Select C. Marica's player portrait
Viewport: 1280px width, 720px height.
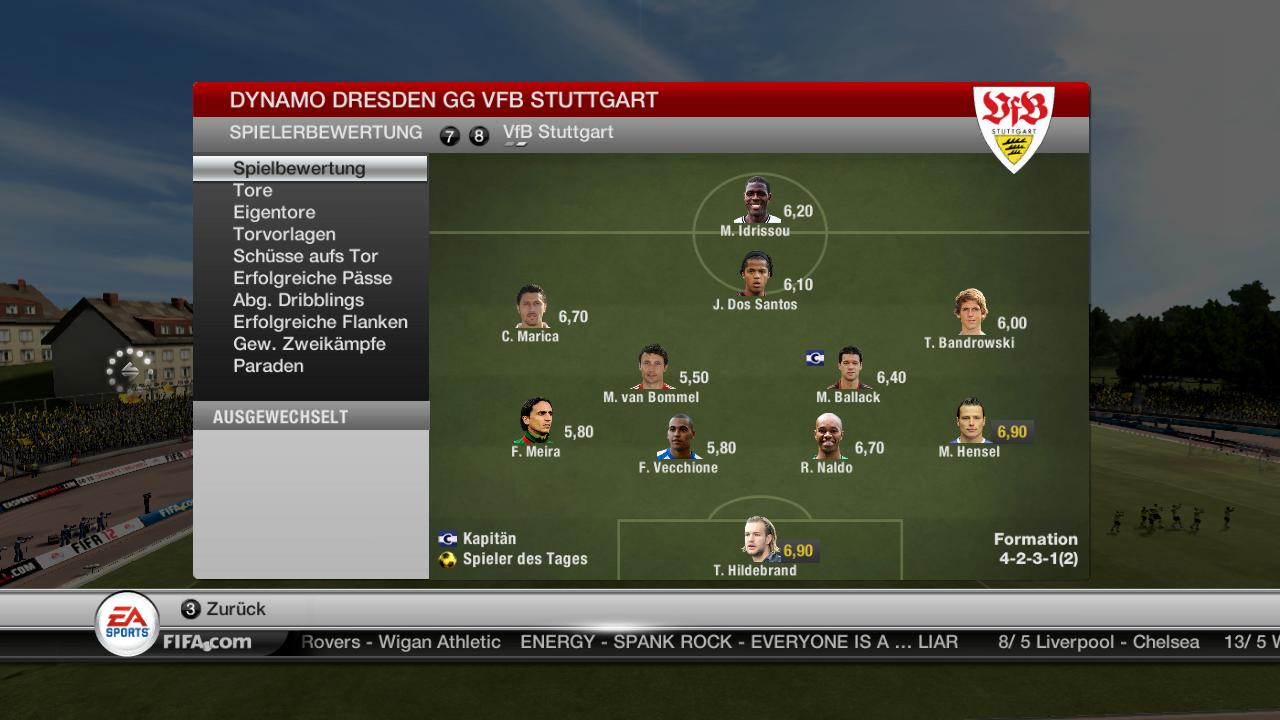point(531,307)
